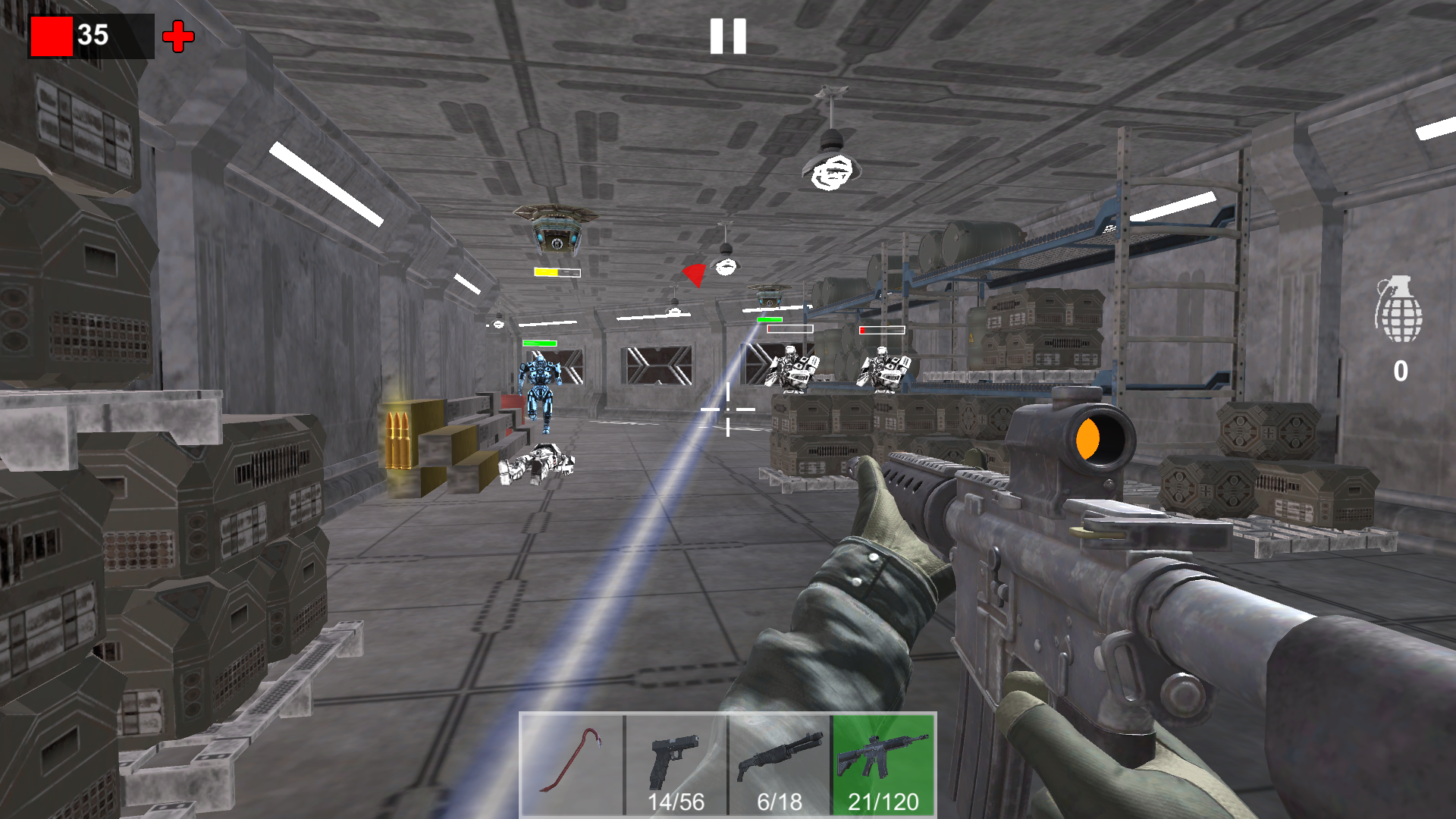Tap the grenade icon showing 0
The image size is (1456, 819).
1402,318
